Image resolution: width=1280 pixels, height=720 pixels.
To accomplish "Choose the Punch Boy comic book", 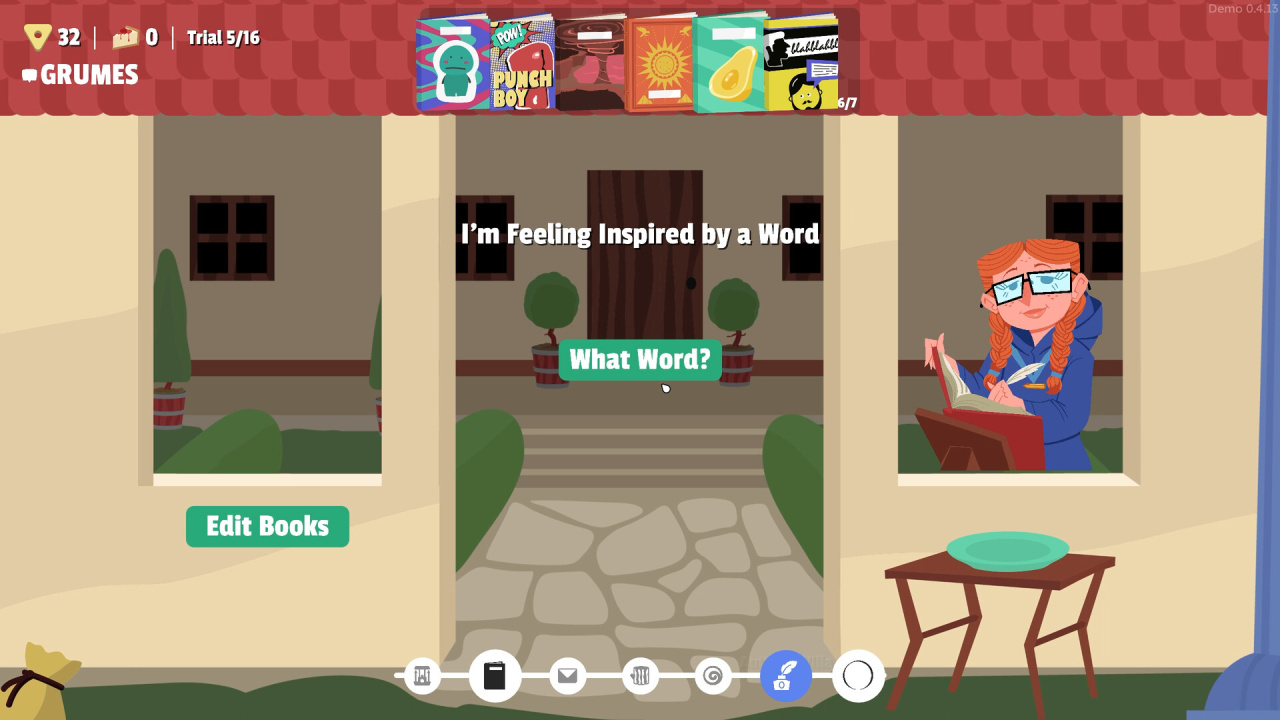I will coord(522,64).
